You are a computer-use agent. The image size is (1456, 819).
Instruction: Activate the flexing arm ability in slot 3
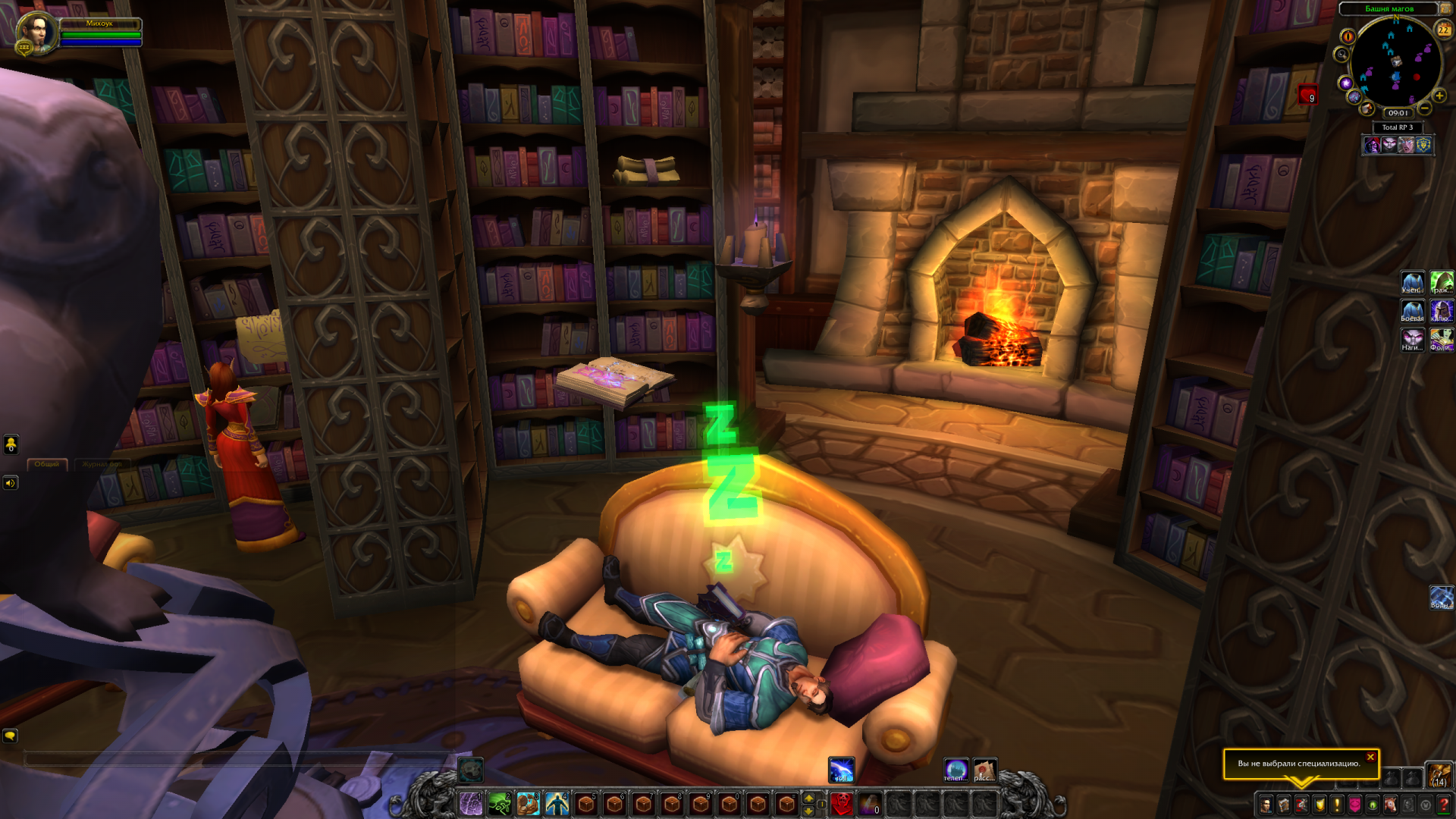click(529, 804)
